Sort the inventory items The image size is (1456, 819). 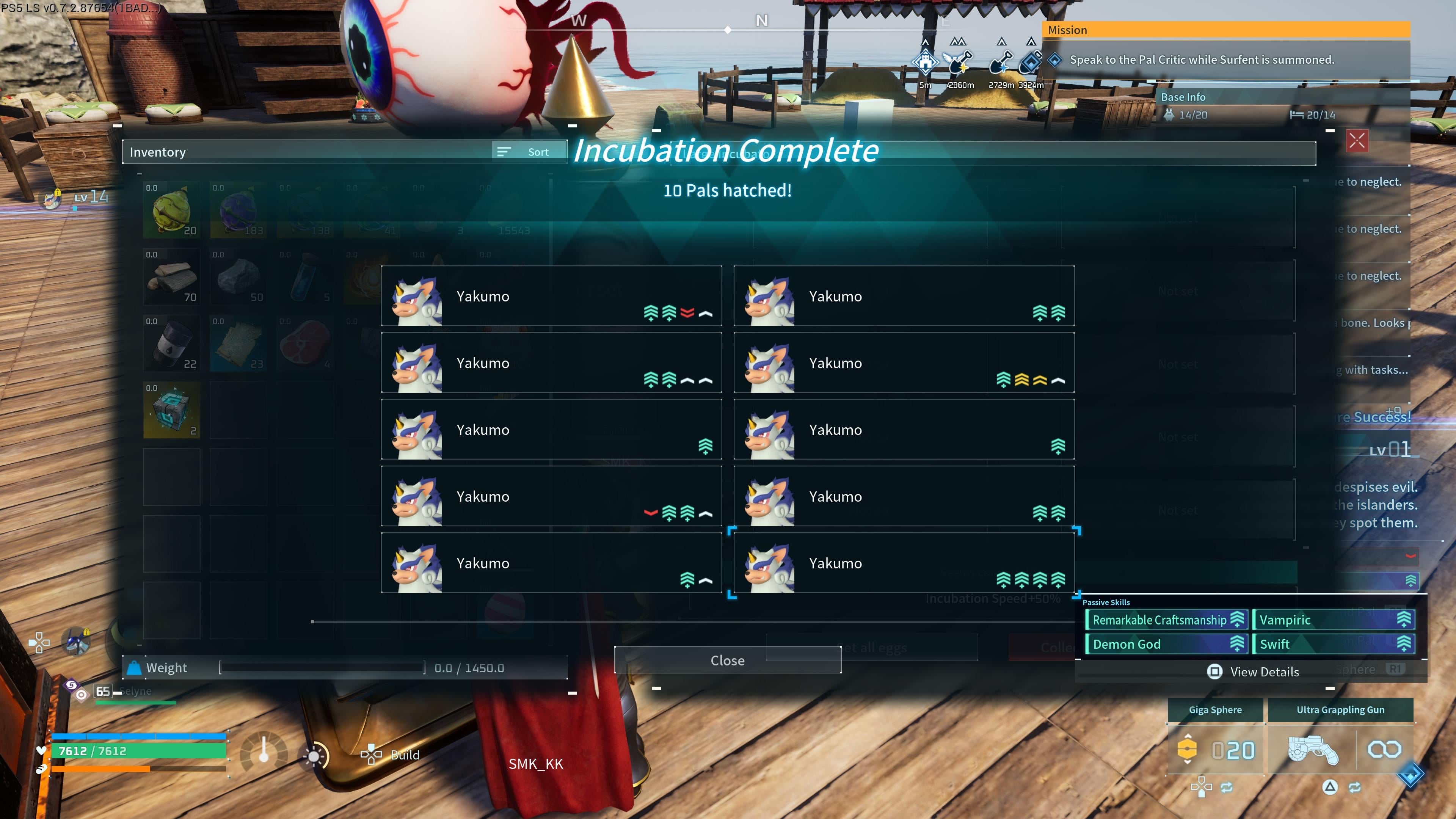[x=529, y=152]
